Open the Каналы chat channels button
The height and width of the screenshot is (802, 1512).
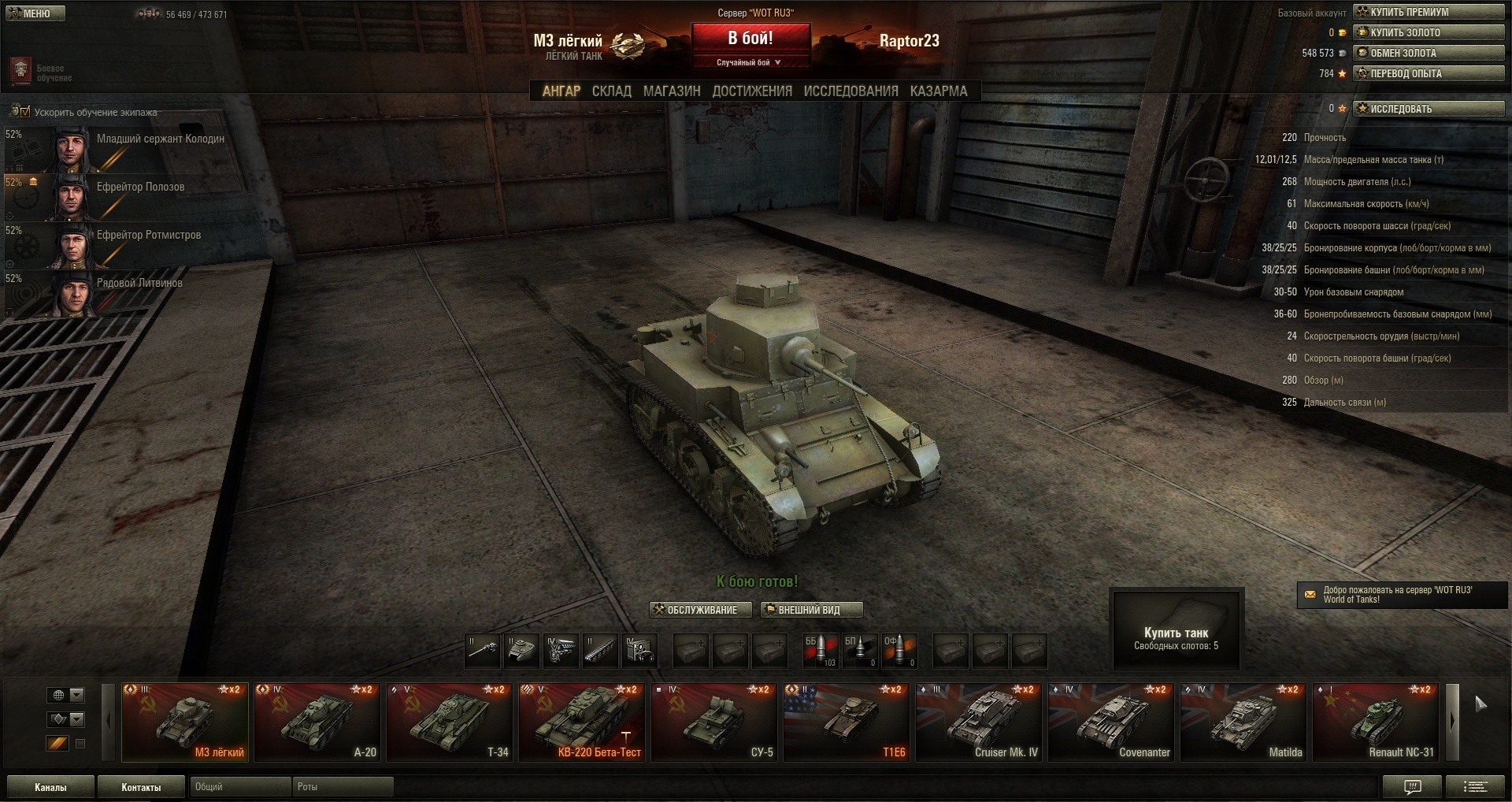click(50, 787)
